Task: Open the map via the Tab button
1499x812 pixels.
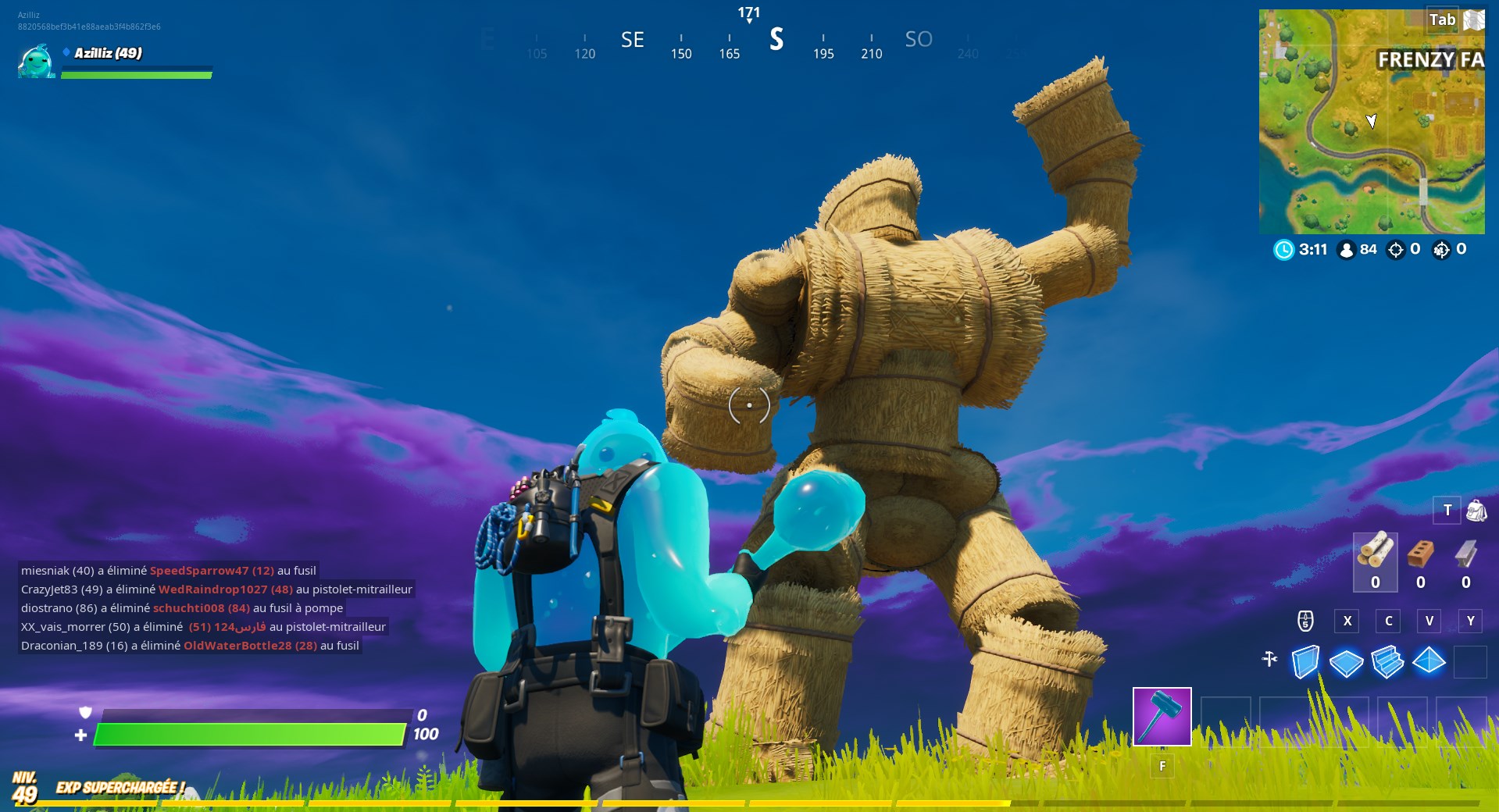Action: pyautogui.click(x=1441, y=20)
